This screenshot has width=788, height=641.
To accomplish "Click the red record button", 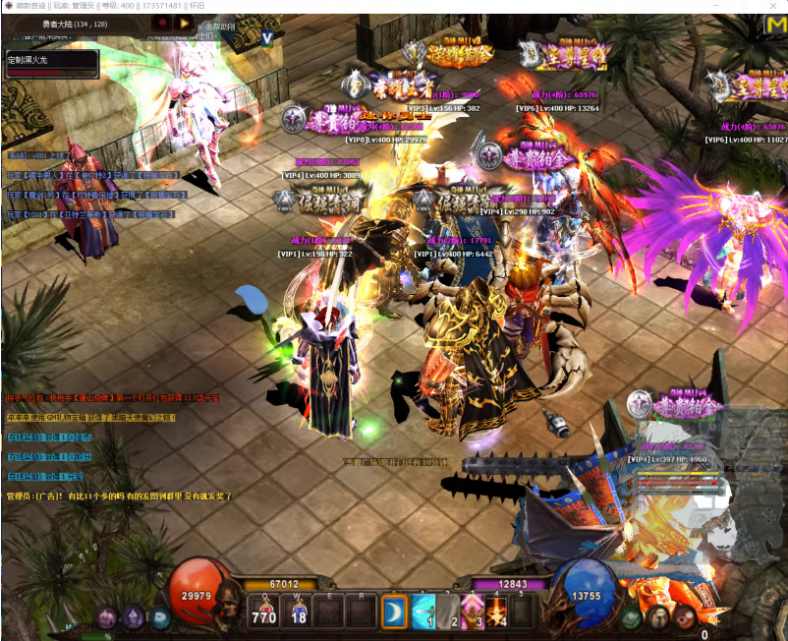I will (162, 22).
